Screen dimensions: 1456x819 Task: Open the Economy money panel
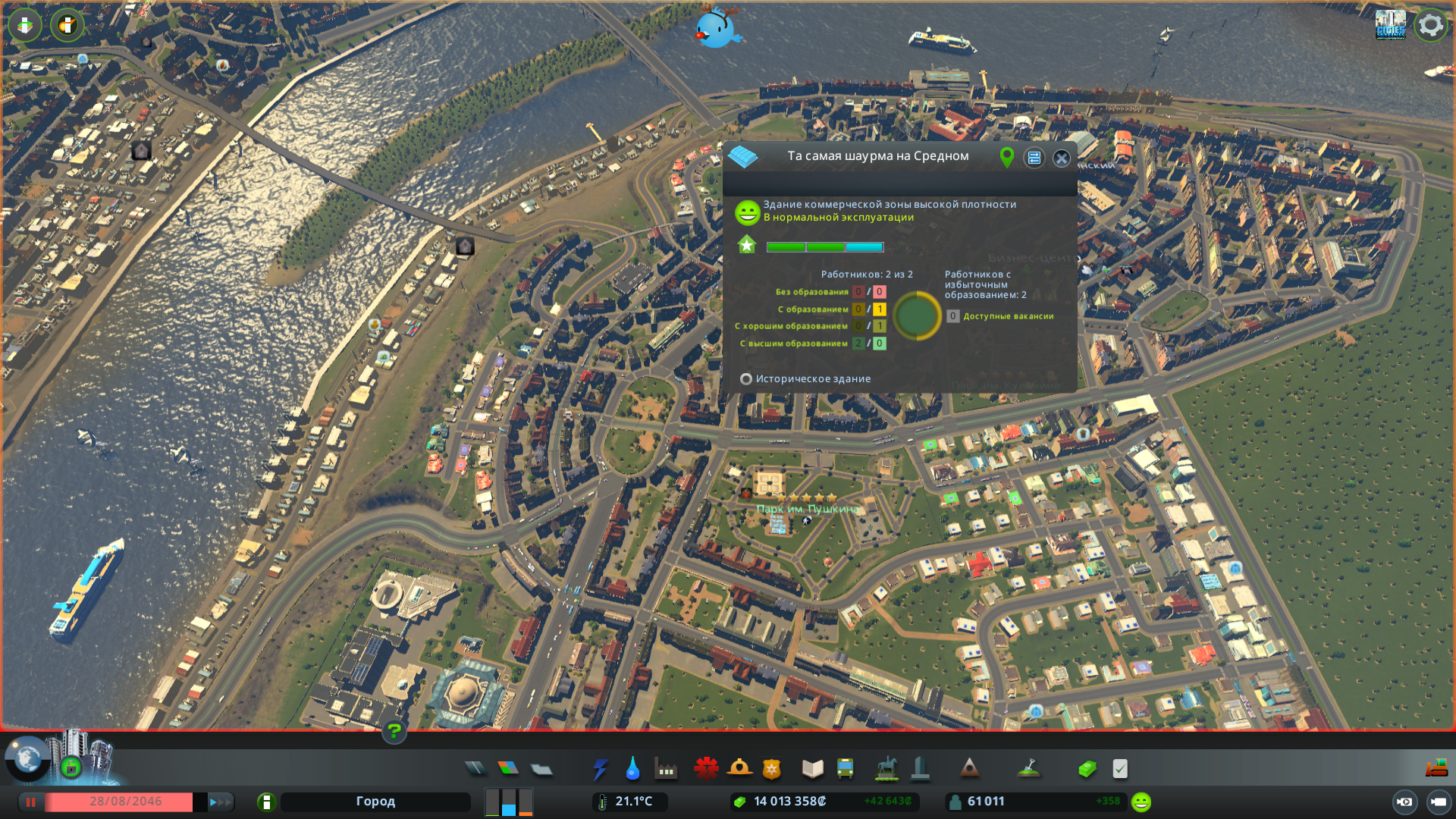pyautogui.click(x=1087, y=768)
